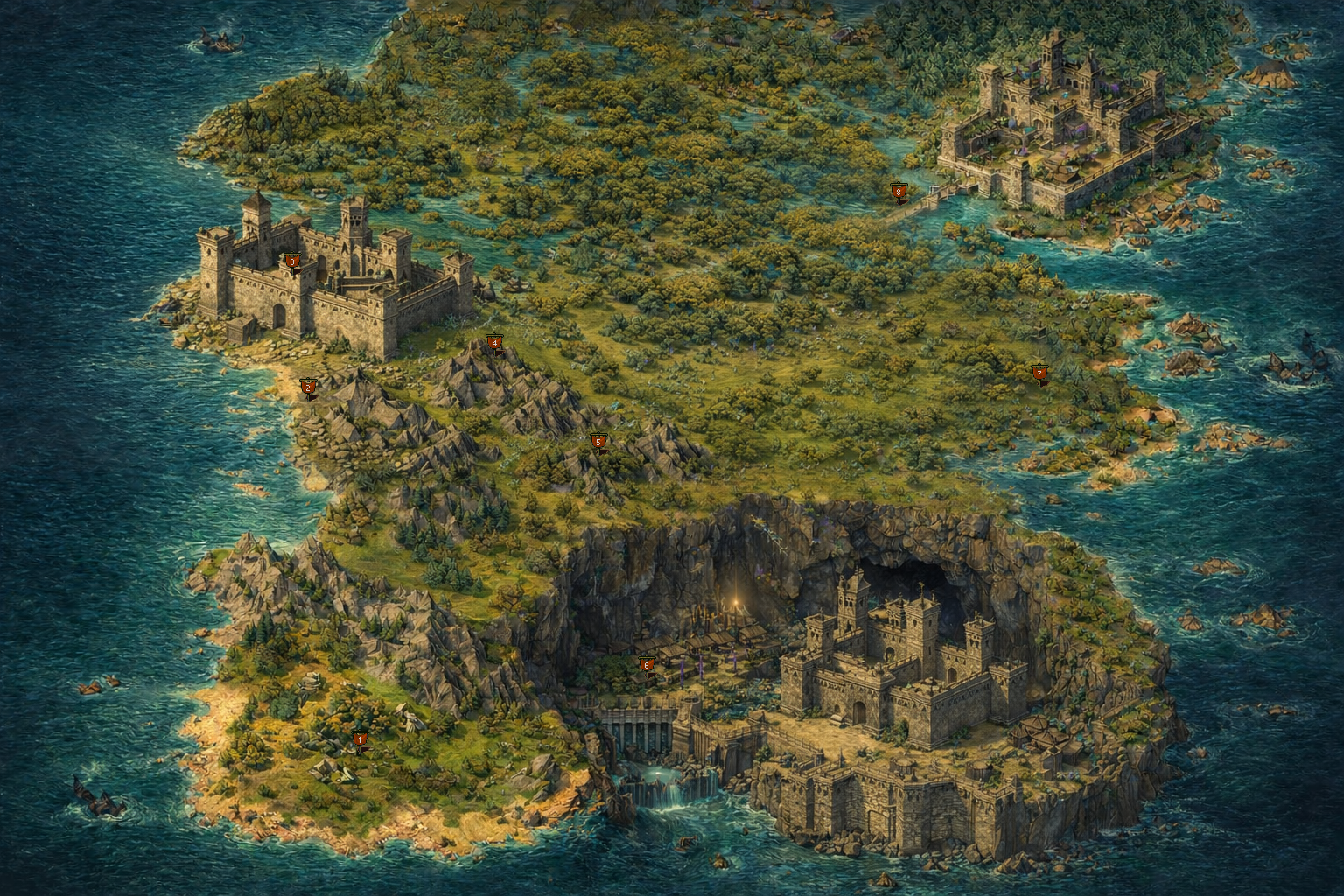
Task: Choose the red banner marked 4
Action: coord(494,343)
